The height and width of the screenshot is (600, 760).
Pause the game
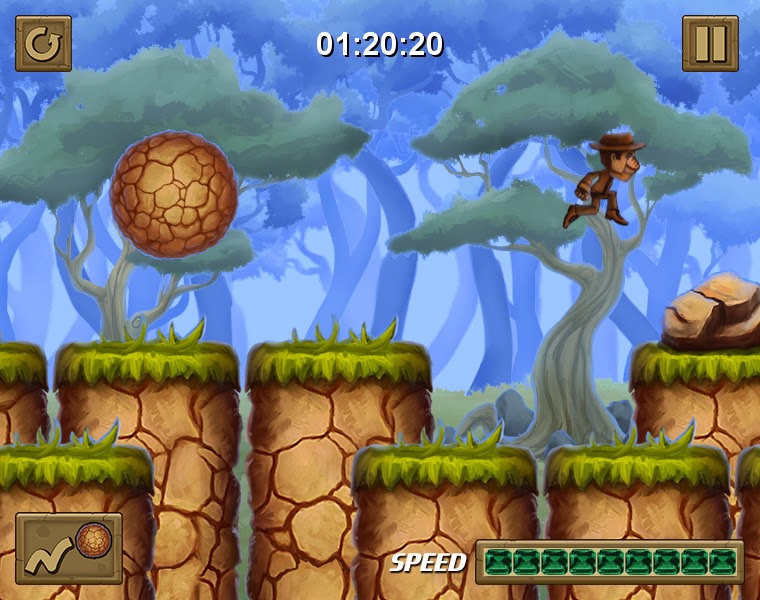click(x=710, y=44)
